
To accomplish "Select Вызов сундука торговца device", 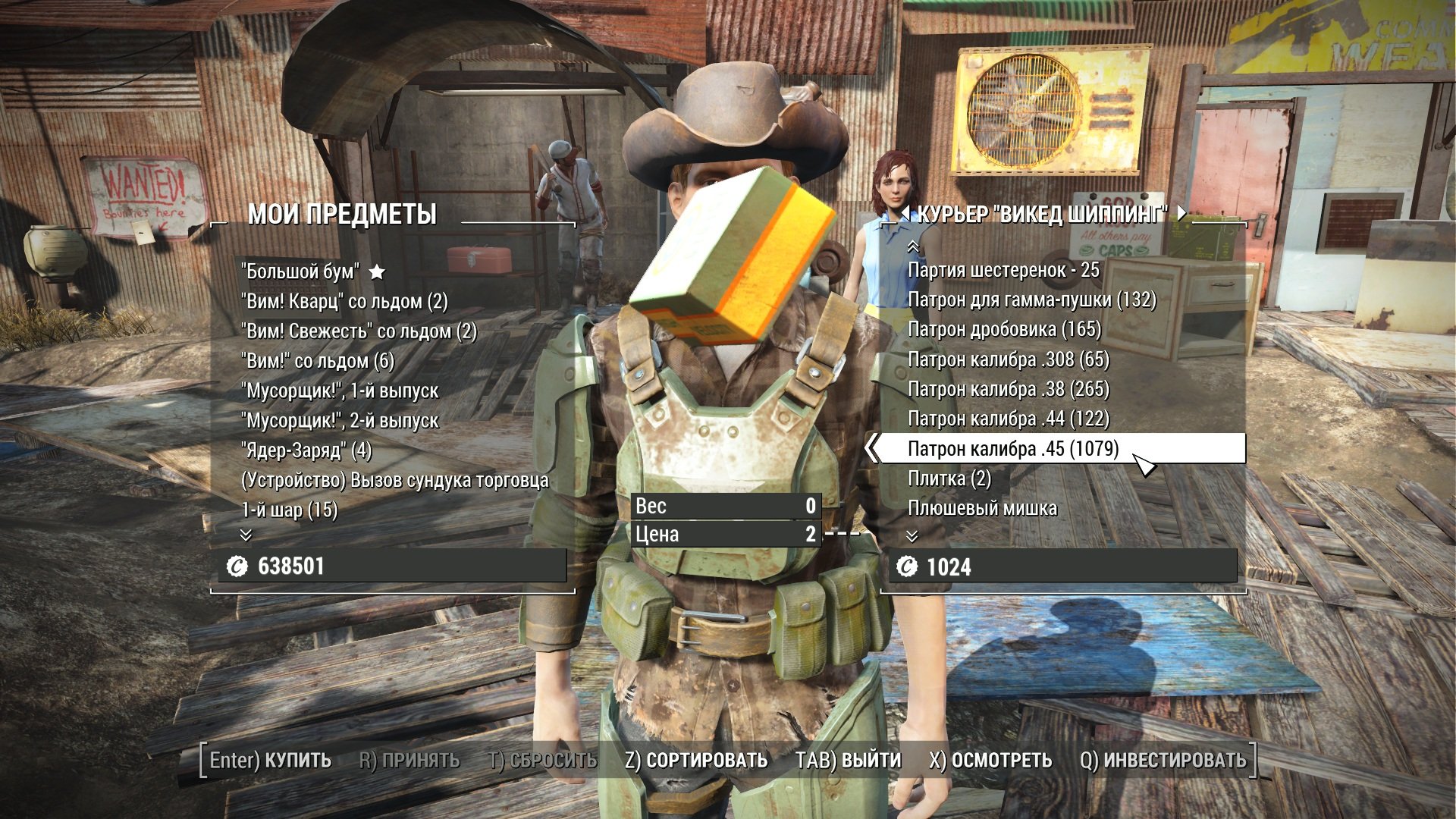I will (394, 480).
